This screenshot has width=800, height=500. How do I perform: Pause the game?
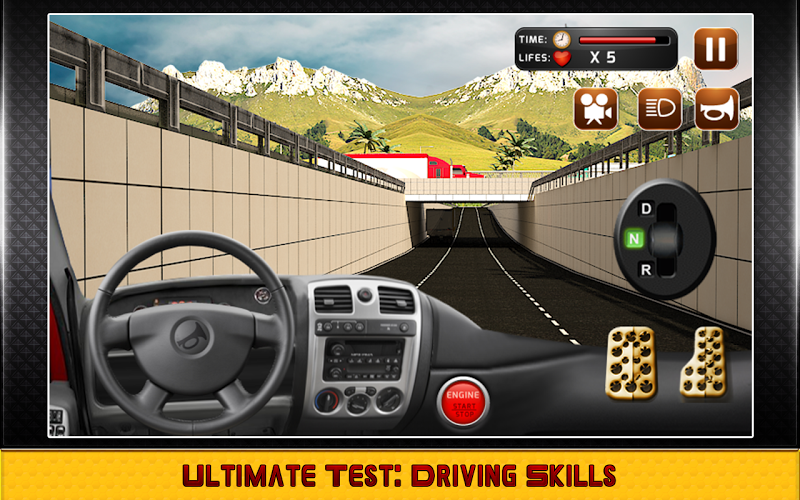click(715, 48)
